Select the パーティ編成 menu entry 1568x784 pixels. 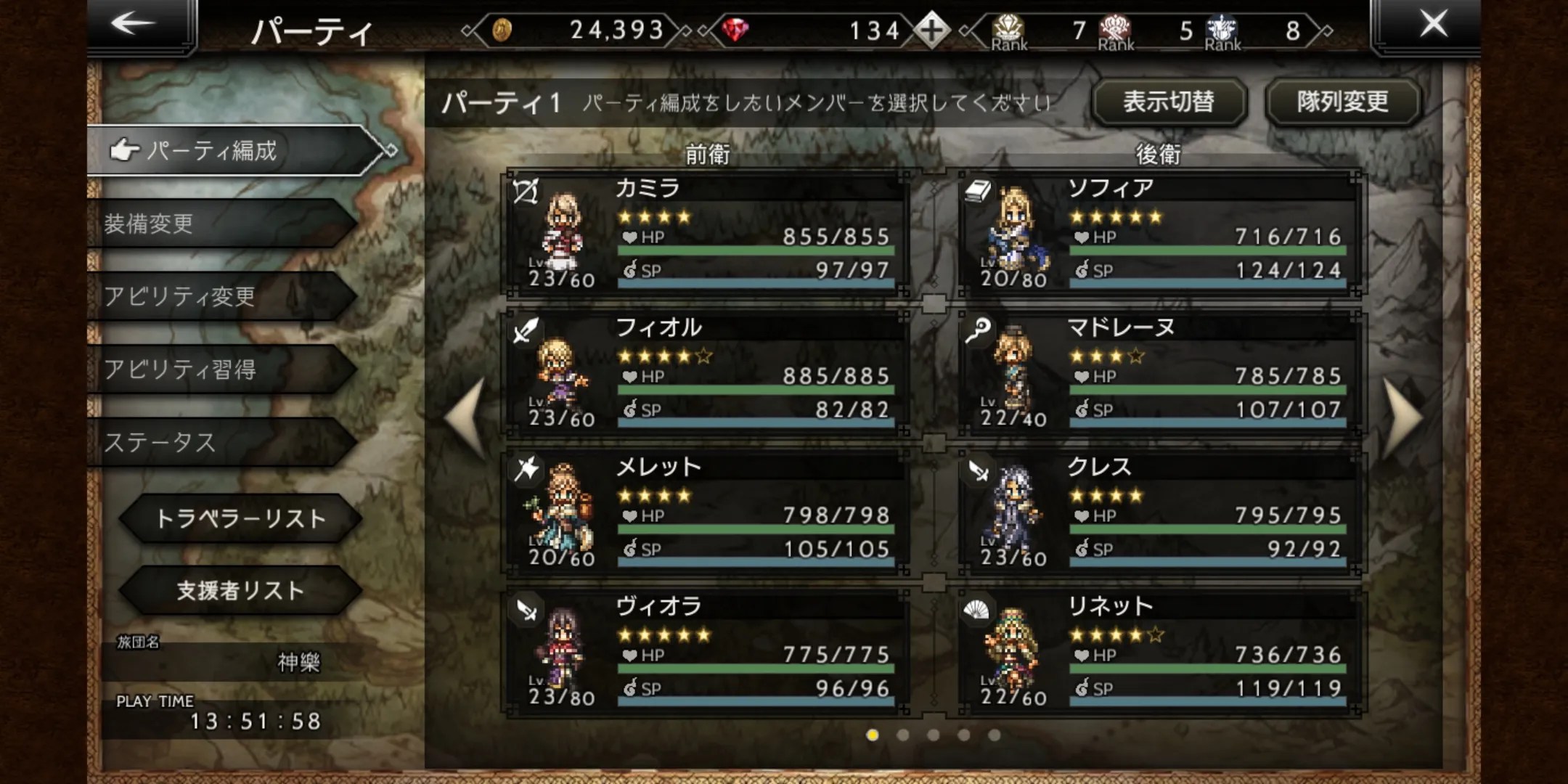[x=232, y=150]
